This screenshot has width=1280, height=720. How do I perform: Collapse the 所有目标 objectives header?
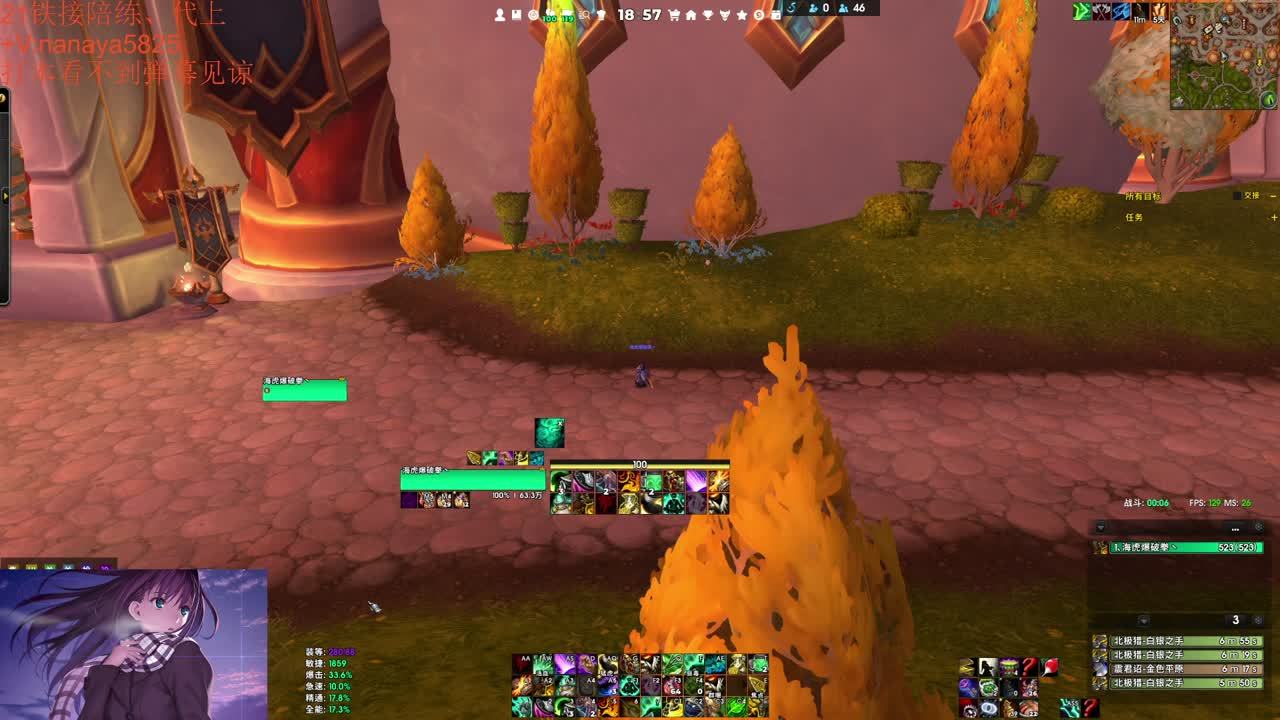[1273, 196]
